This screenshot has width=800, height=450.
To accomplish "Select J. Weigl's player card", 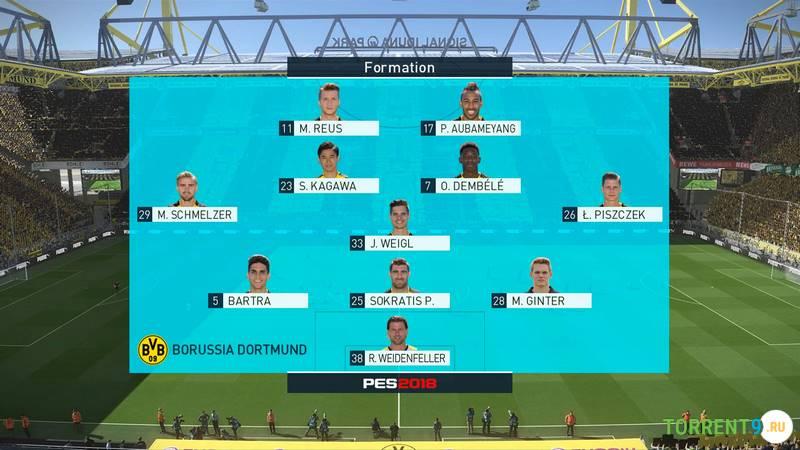I will pos(399,243).
